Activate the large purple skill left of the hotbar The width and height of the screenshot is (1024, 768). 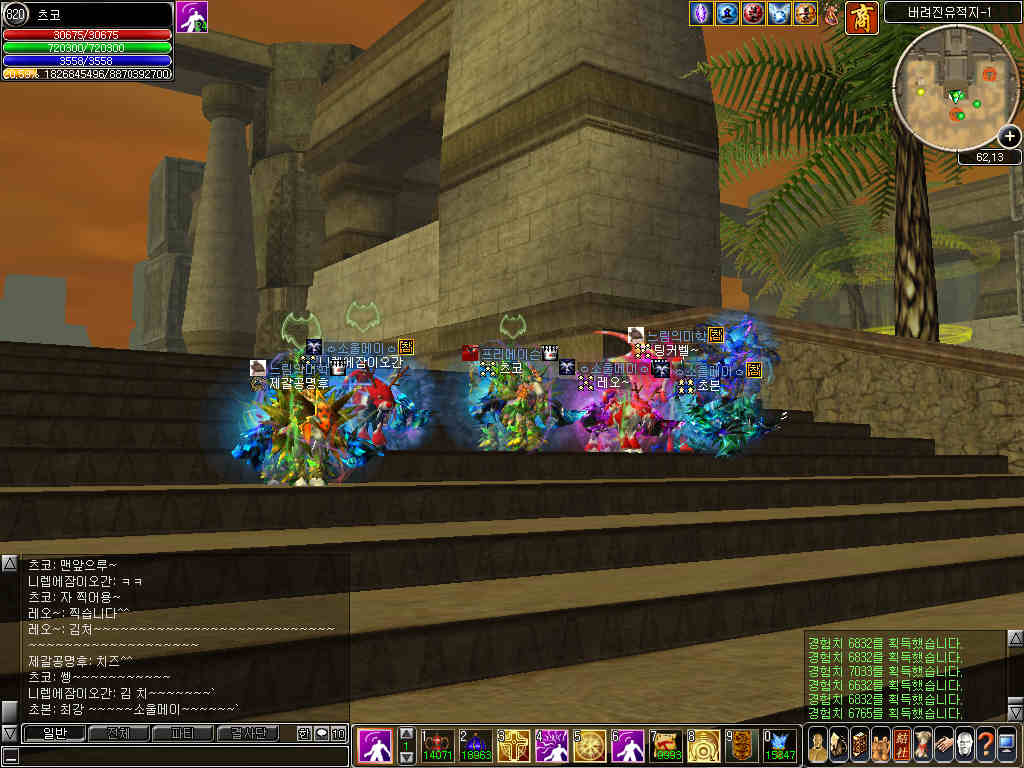click(x=375, y=746)
